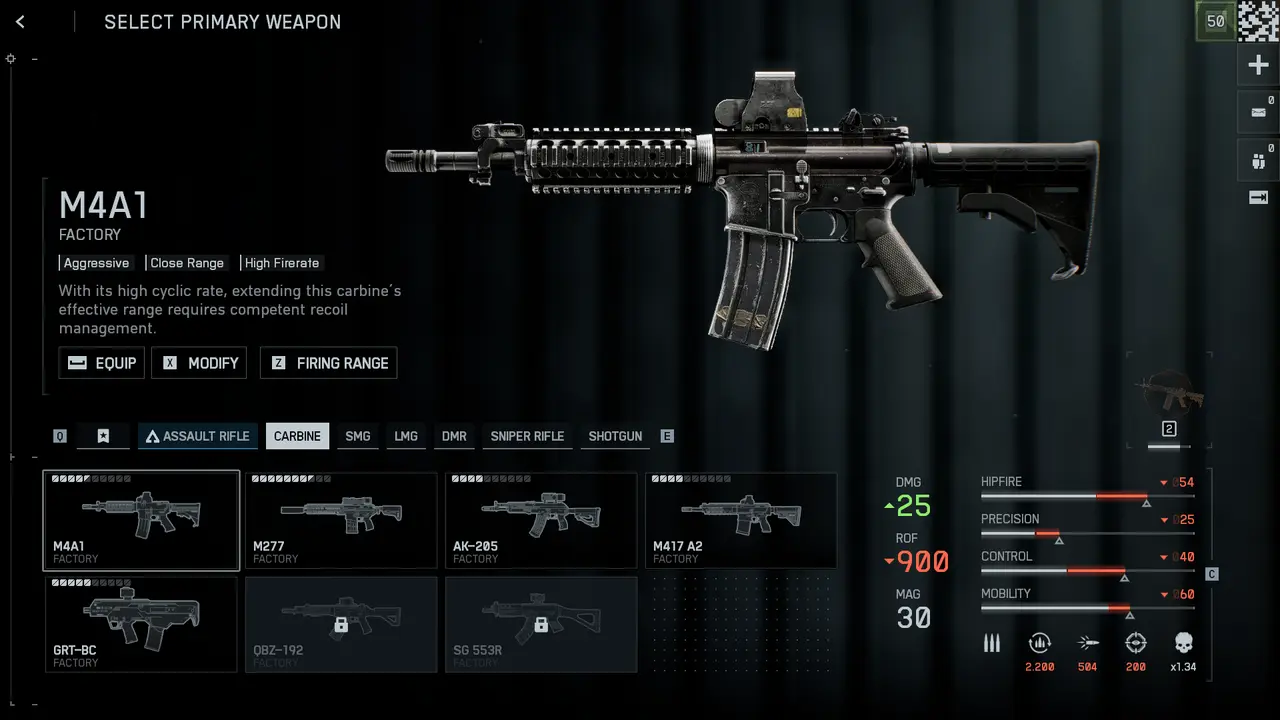Choose the GRT-BC weapon tile

(x=141, y=624)
